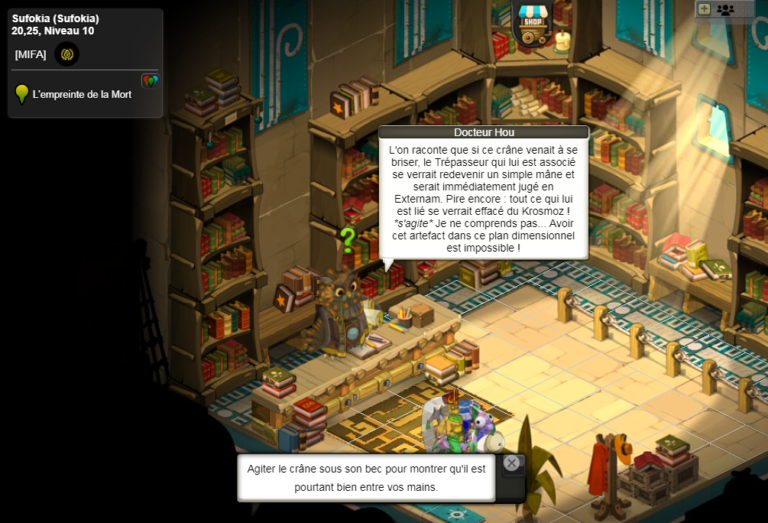The width and height of the screenshot is (768, 523).
Task: Open the "L'empreinte de la Mort" quest tracker
Action: click(81, 95)
